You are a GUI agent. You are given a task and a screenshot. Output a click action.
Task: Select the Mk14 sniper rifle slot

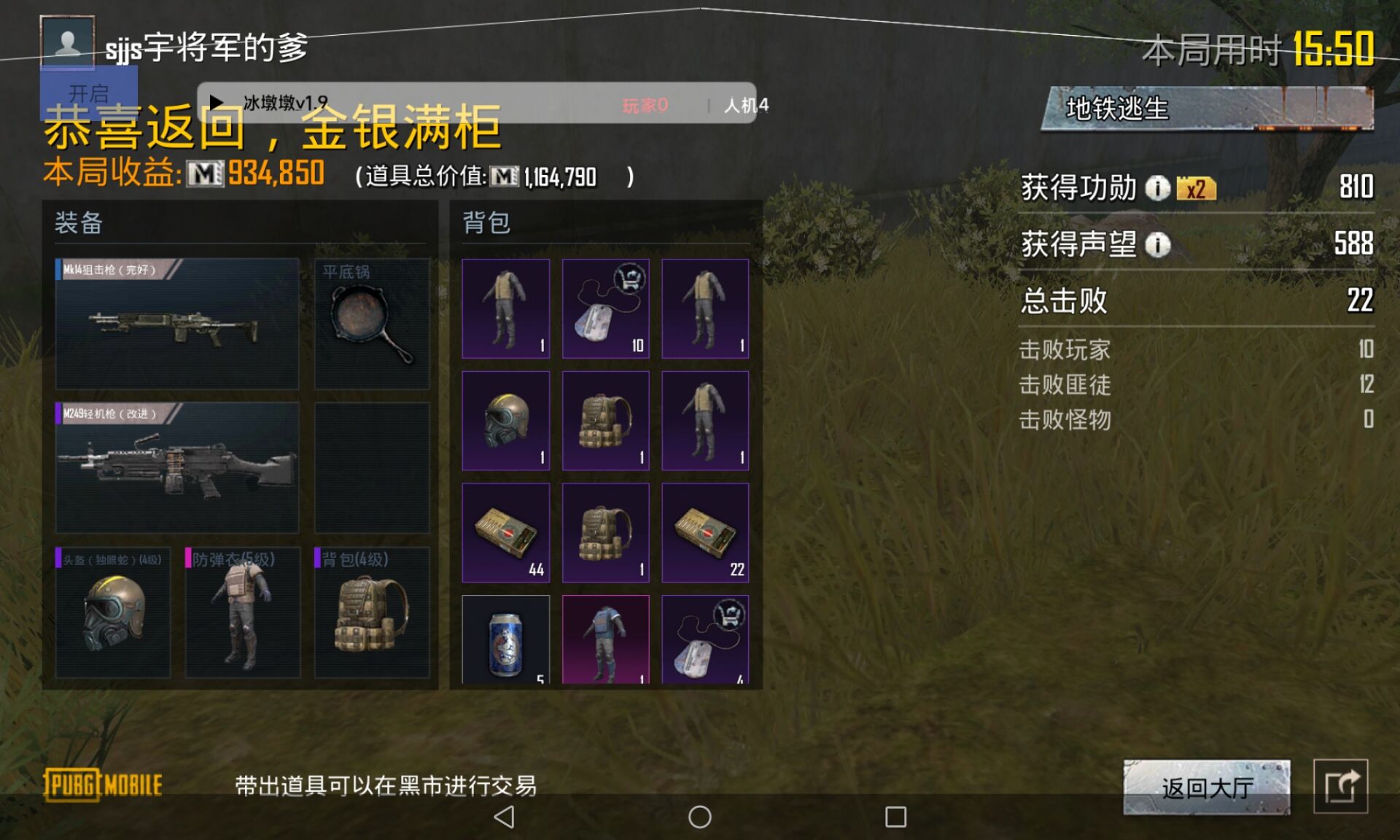[x=177, y=324]
